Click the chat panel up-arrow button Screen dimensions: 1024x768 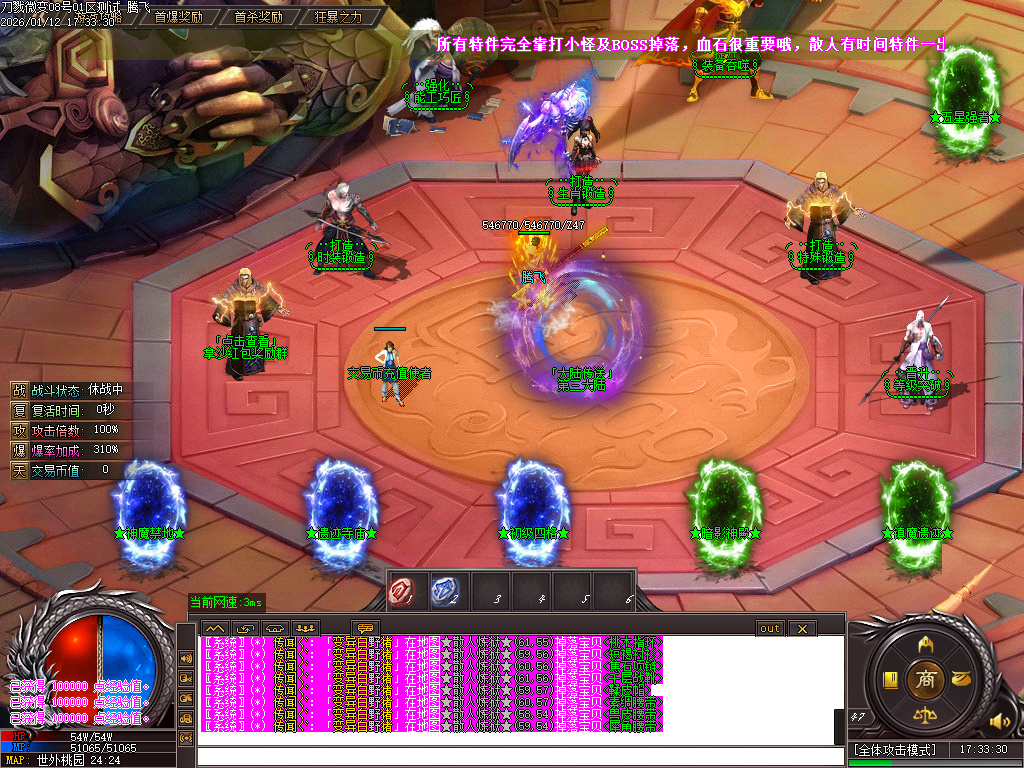coord(215,628)
